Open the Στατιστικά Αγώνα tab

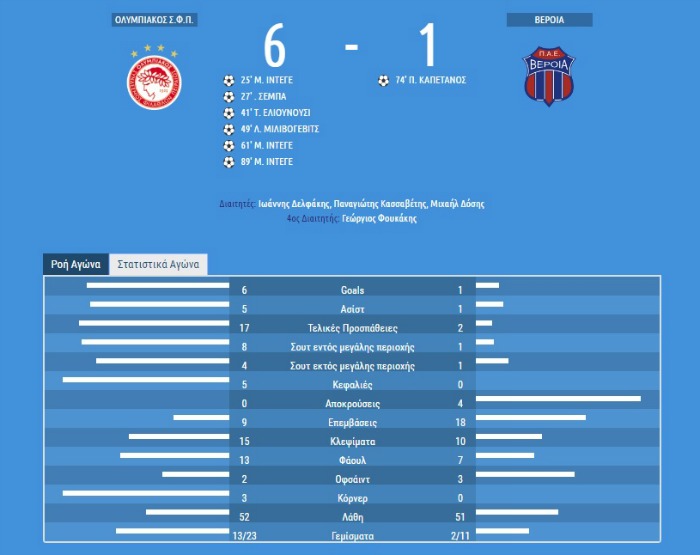158,265
